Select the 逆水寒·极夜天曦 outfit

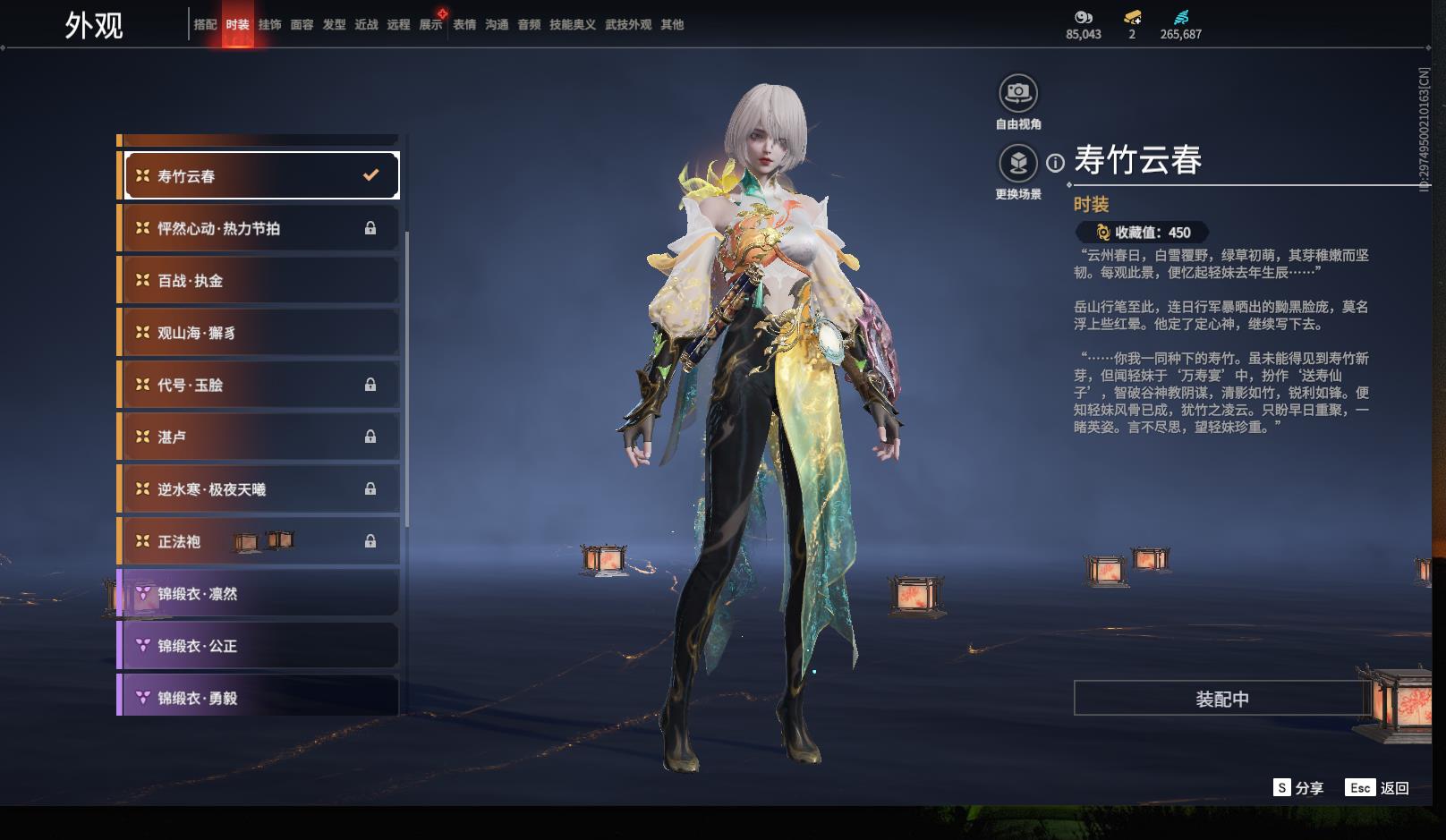[259, 489]
